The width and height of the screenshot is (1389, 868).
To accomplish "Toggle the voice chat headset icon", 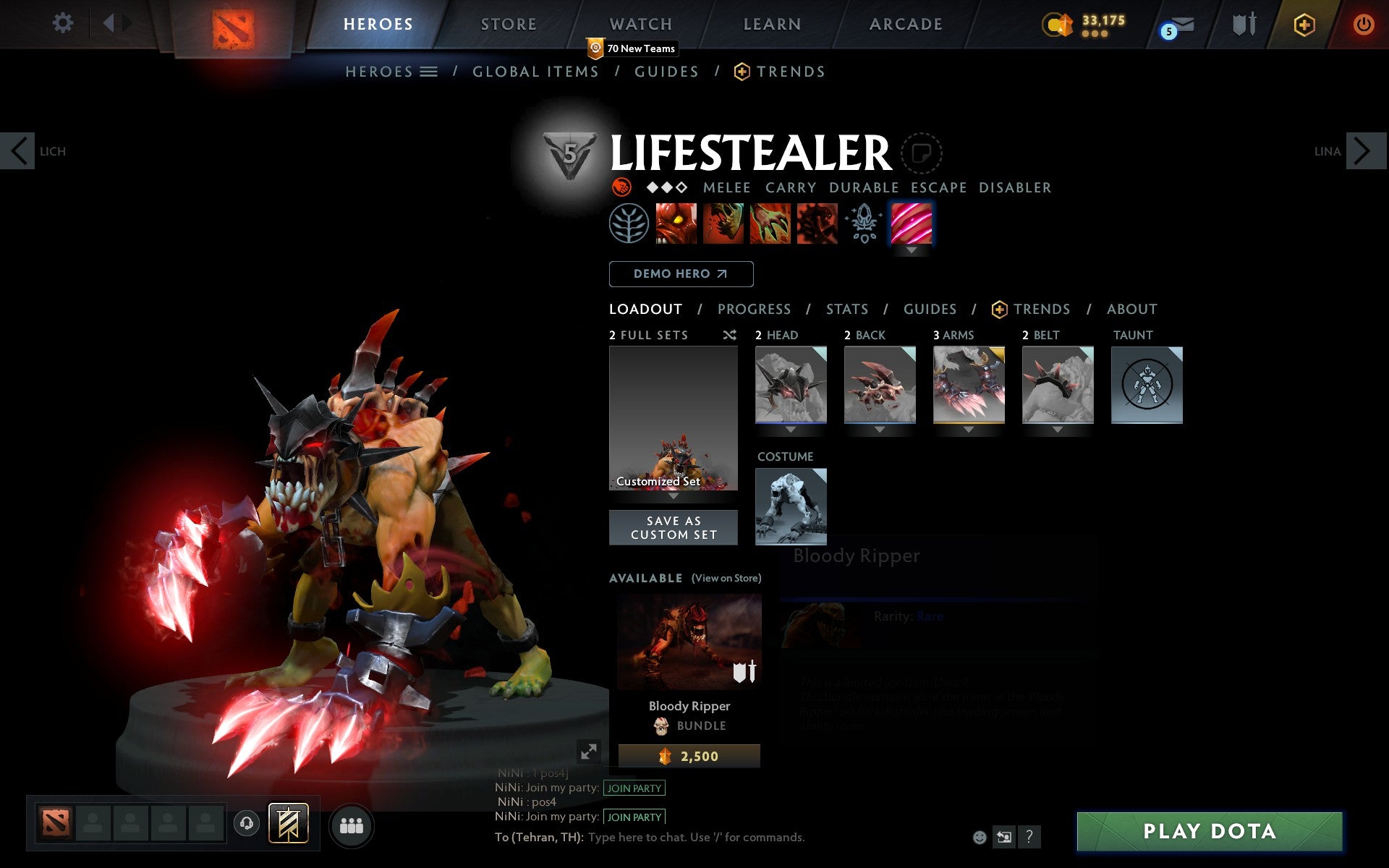I will coord(246,824).
